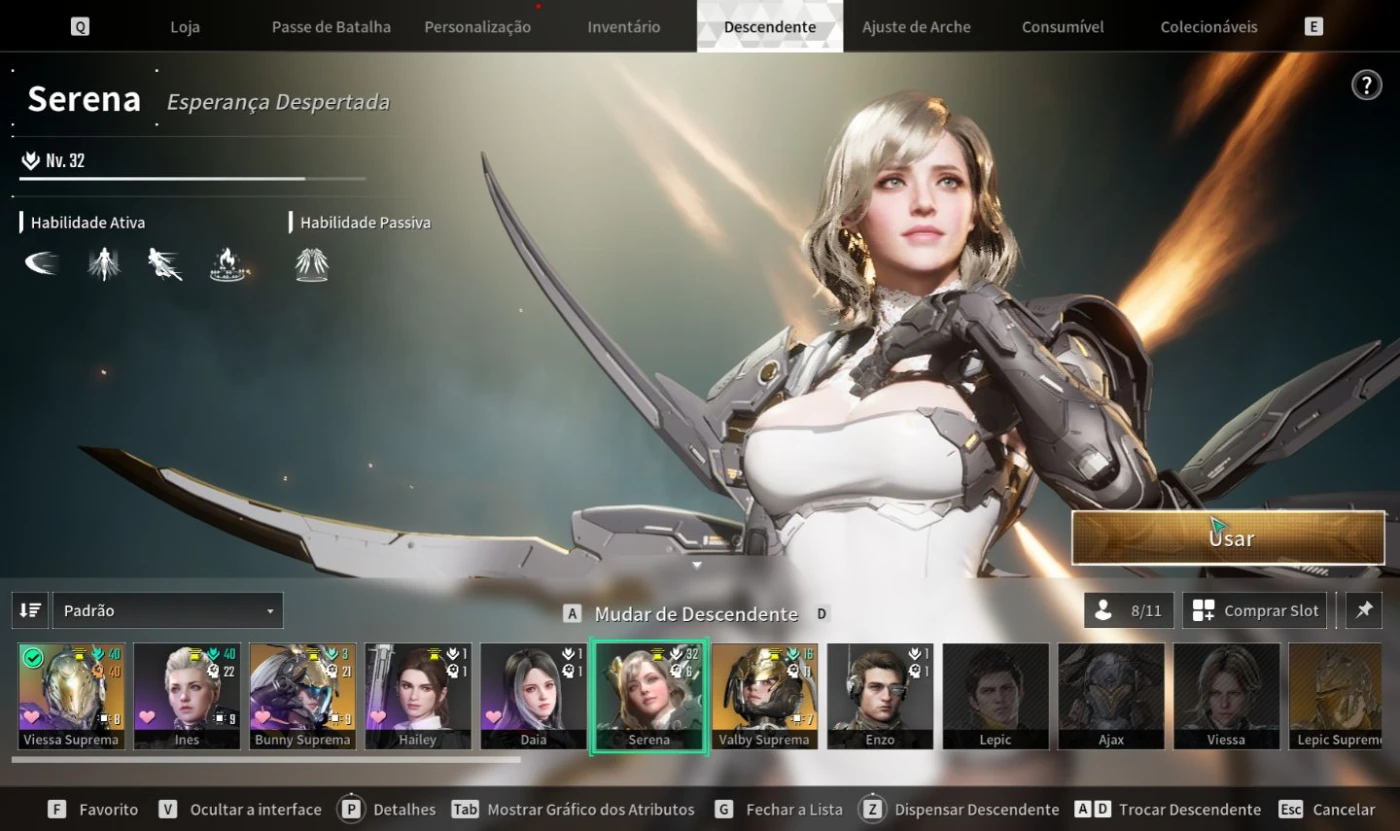Click the Comprar Slot button
This screenshot has height=831, width=1400.
click(x=1255, y=610)
